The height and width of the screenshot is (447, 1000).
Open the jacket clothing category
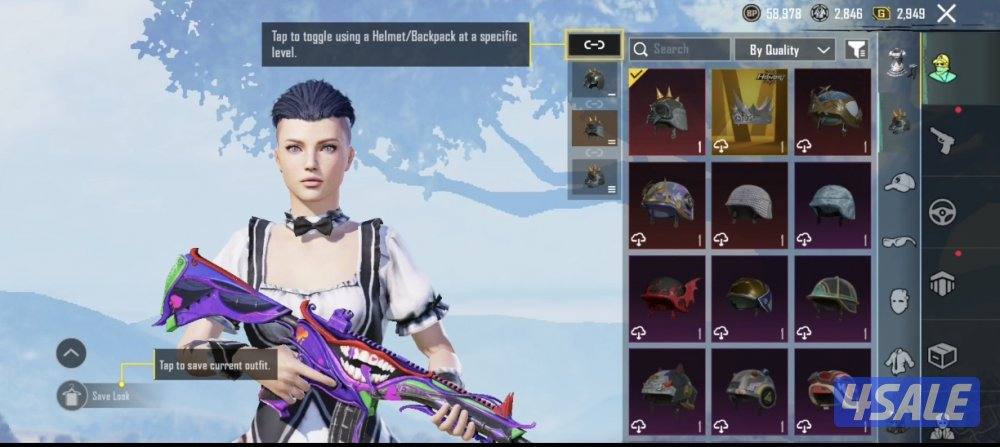click(899, 359)
